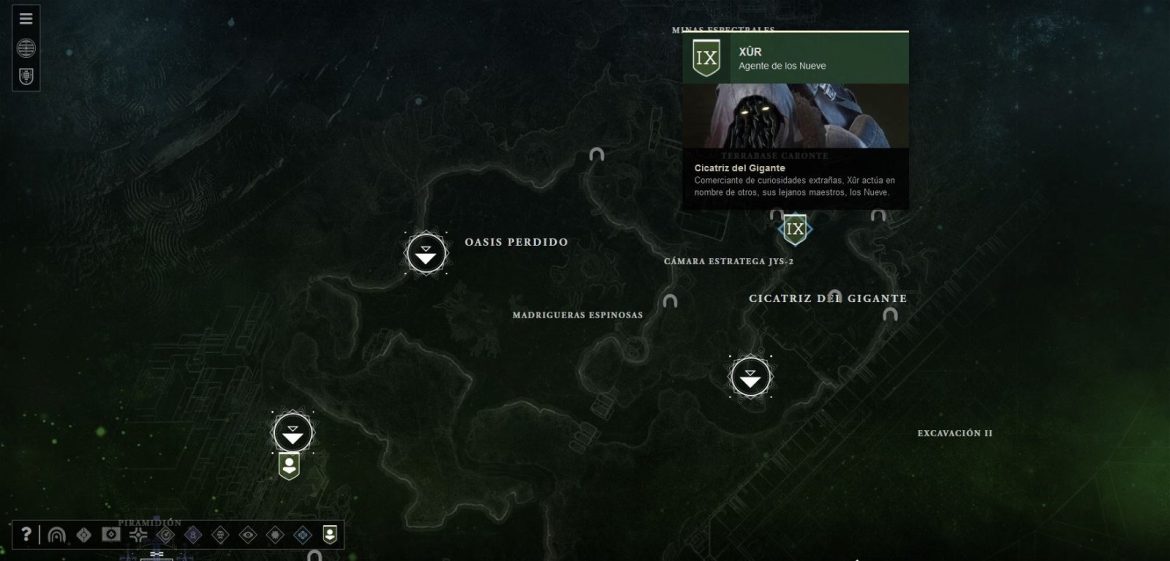
Task: Select Xûr's IX vendor marker on the map
Action: pyautogui.click(x=795, y=230)
